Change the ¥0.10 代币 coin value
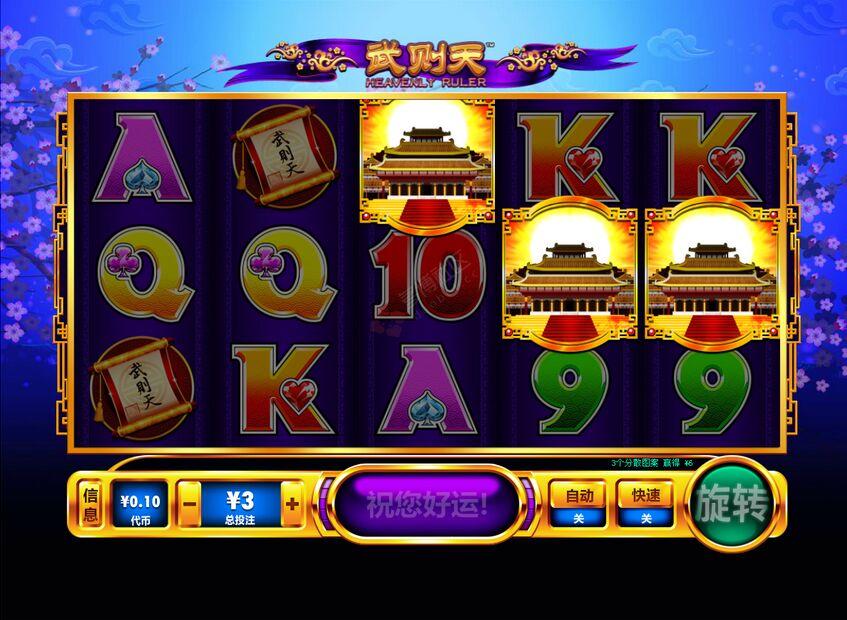Image resolution: width=847 pixels, height=620 pixels. click(x=140, y=504)
